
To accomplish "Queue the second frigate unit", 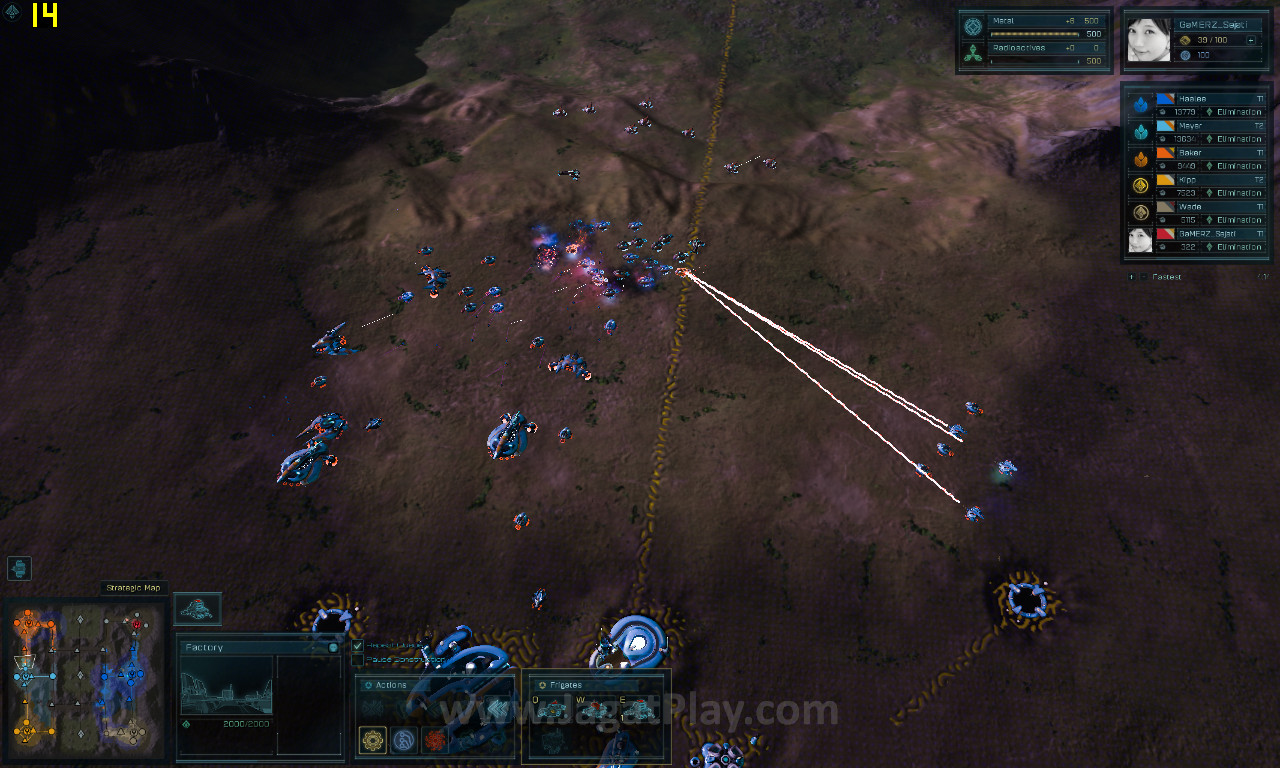I will tap(596, 710).
